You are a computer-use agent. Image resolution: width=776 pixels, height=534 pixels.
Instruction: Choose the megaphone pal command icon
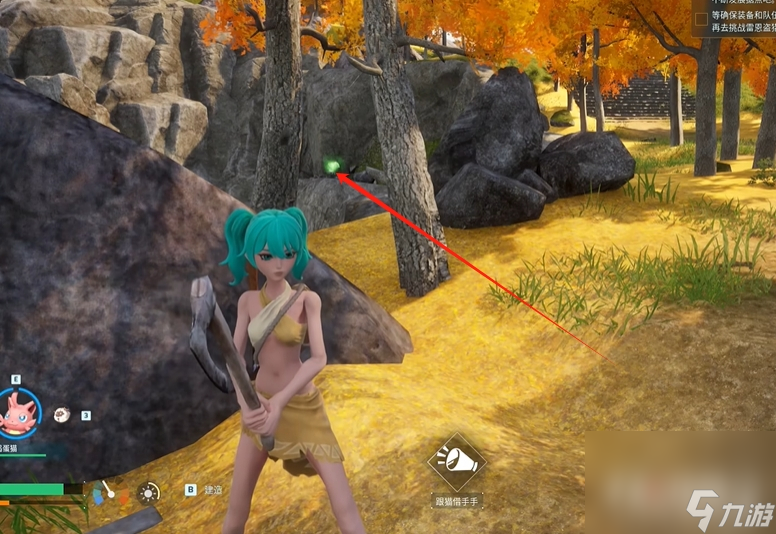coord(456,461)
